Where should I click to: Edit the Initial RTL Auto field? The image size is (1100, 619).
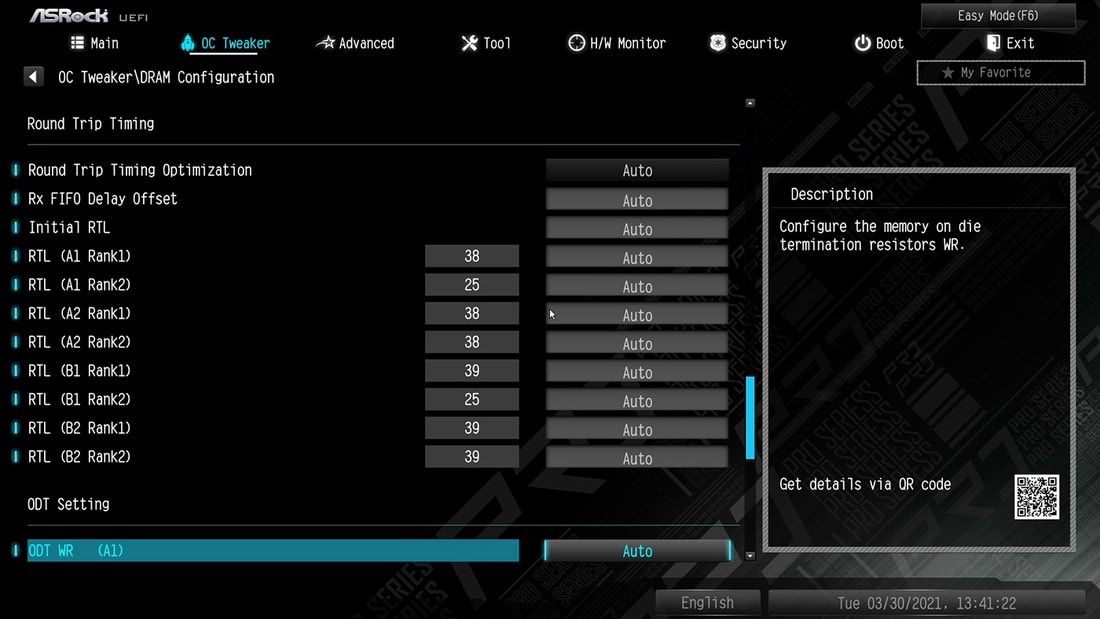click(x=637, y=229)
